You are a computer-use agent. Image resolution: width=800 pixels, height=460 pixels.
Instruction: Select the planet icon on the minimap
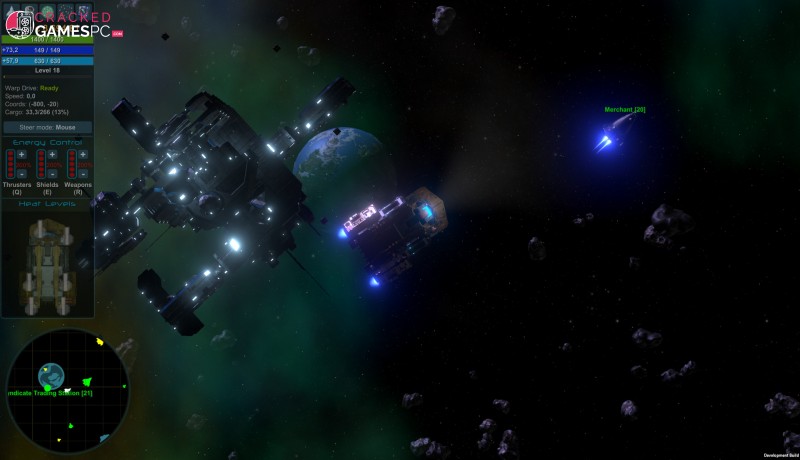point(51,375)
